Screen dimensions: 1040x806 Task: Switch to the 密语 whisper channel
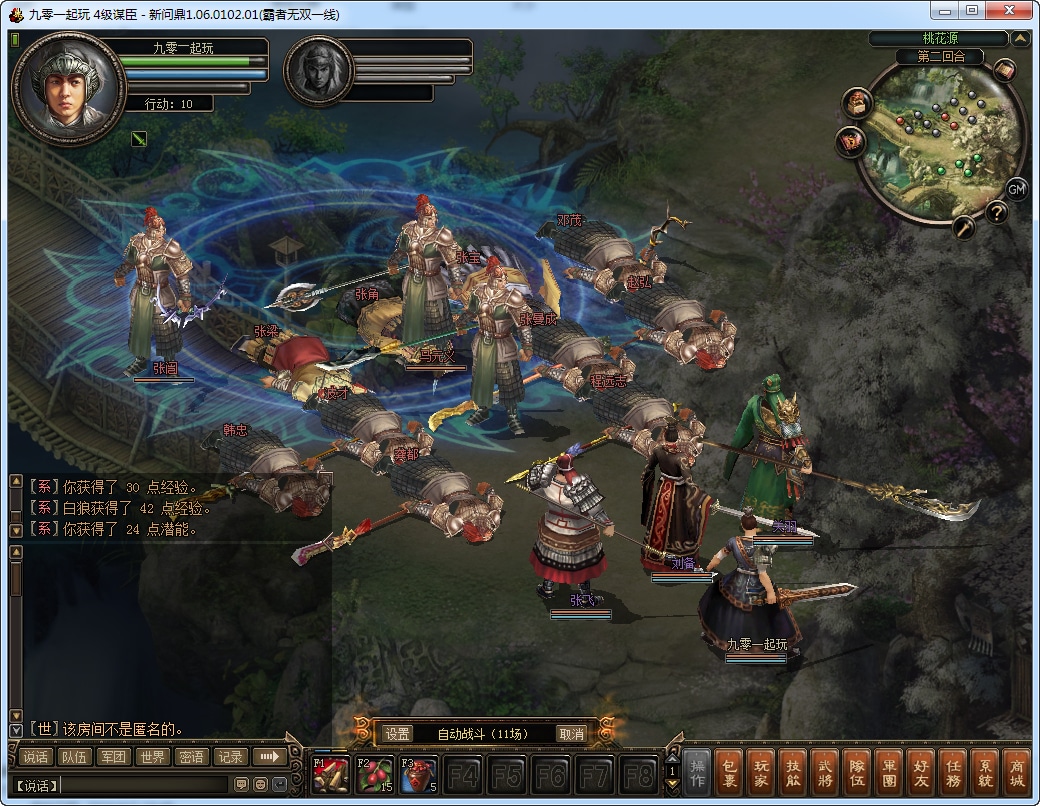coord(190,757)
